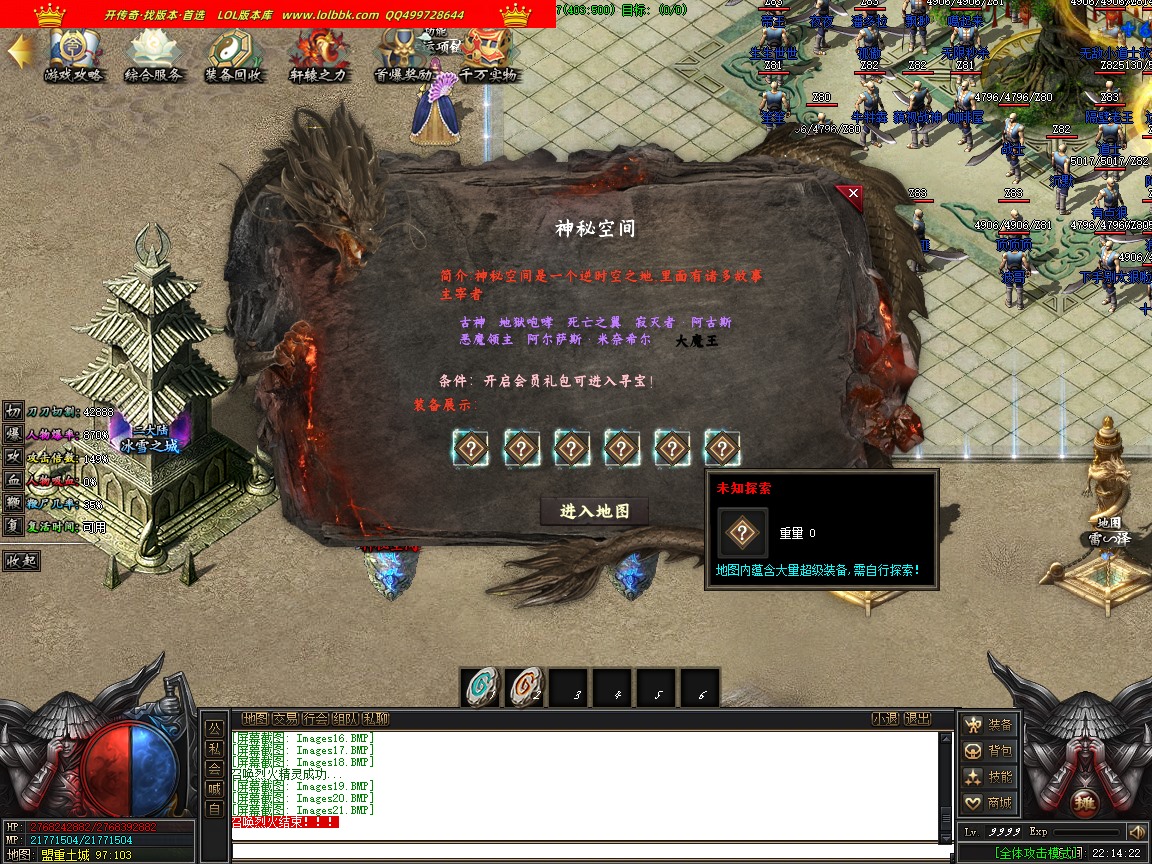Viewport: 1152px width, 864px height.
Task: Switch to the 行会 guild chat tab
Action: point(316,718)
